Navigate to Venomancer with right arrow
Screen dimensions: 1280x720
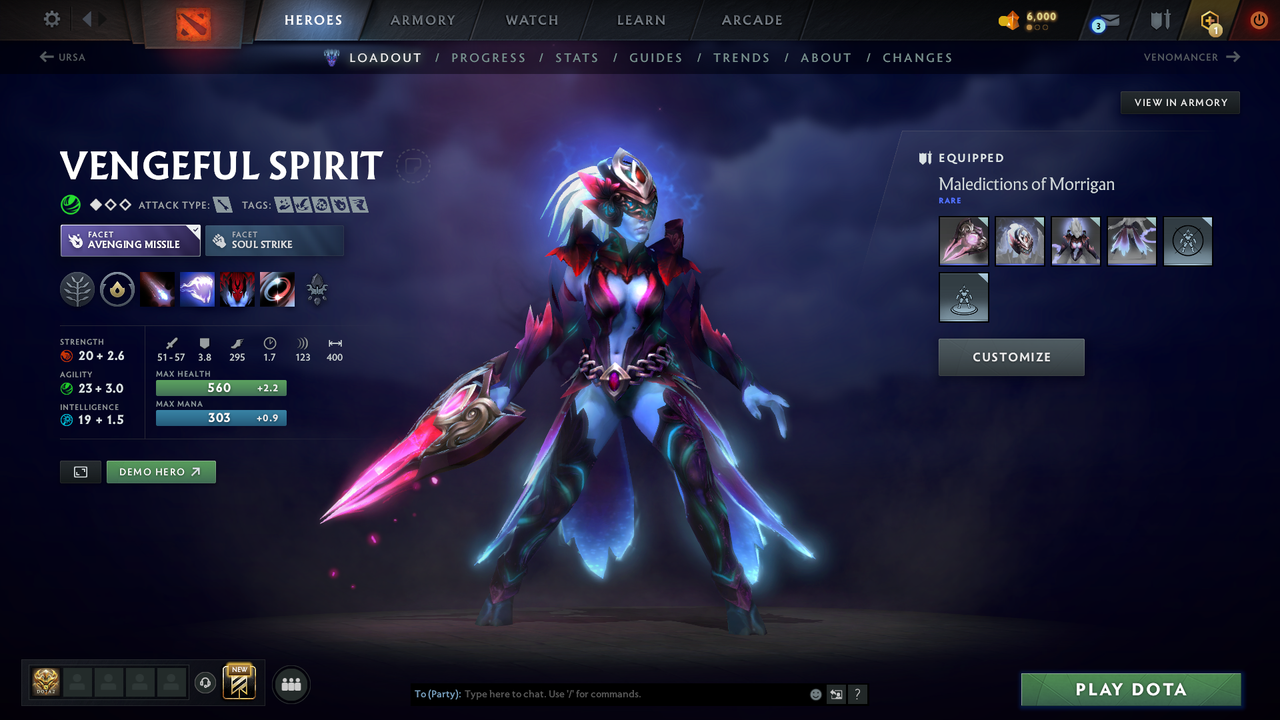pos(1190,57)
